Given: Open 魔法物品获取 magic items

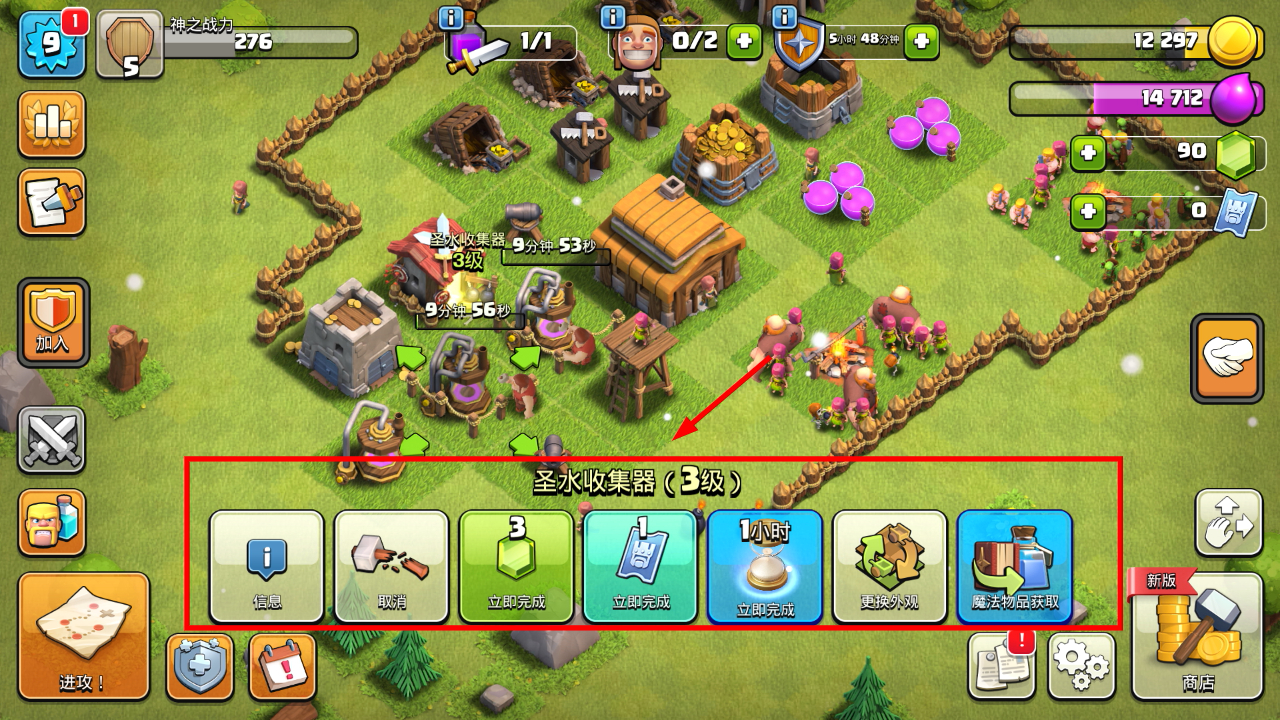Looking at the screenshot, I should pos(1014,566).
